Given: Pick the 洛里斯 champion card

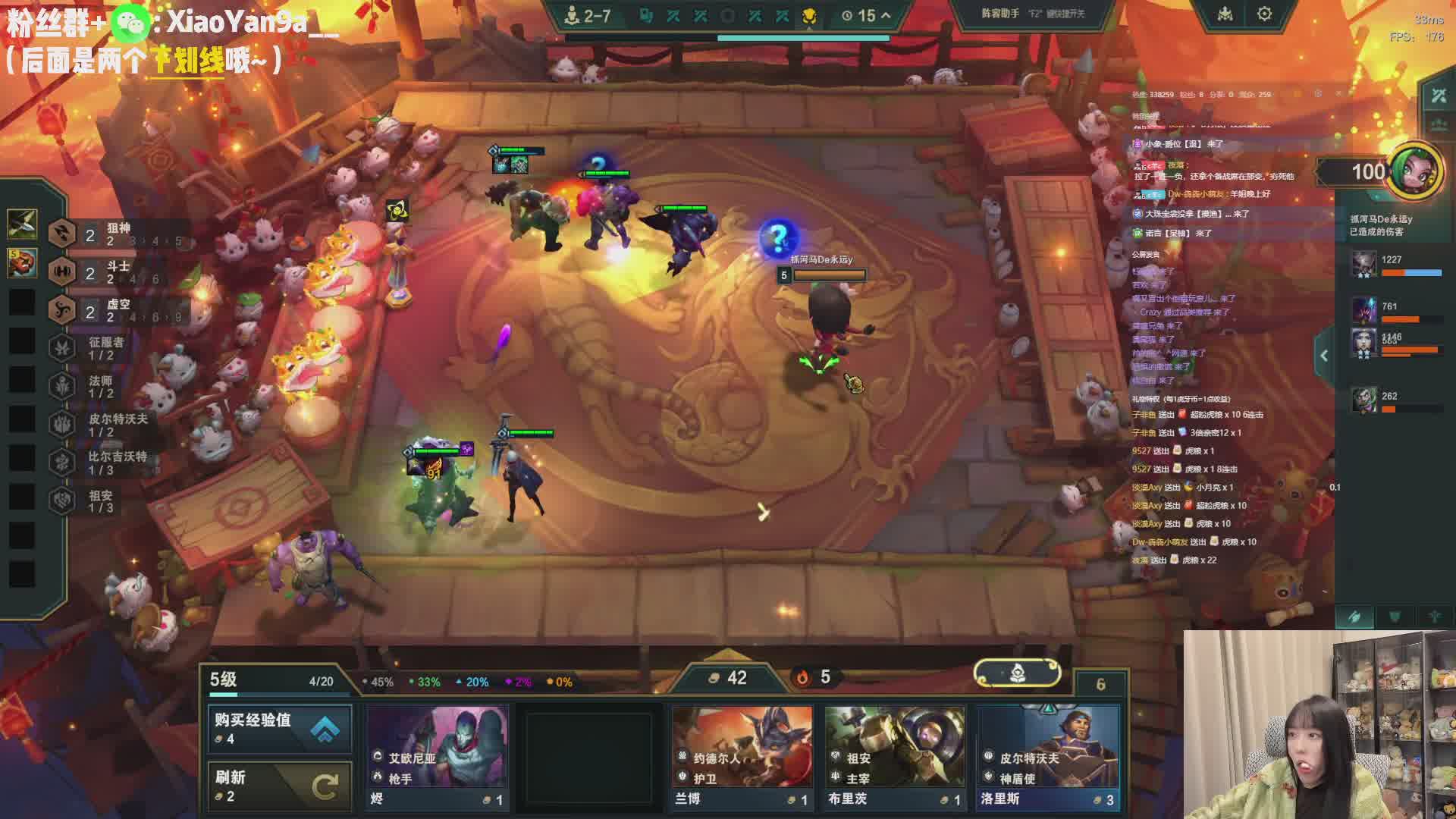Looking at the screenshot, I should (x=1047, y=756).
